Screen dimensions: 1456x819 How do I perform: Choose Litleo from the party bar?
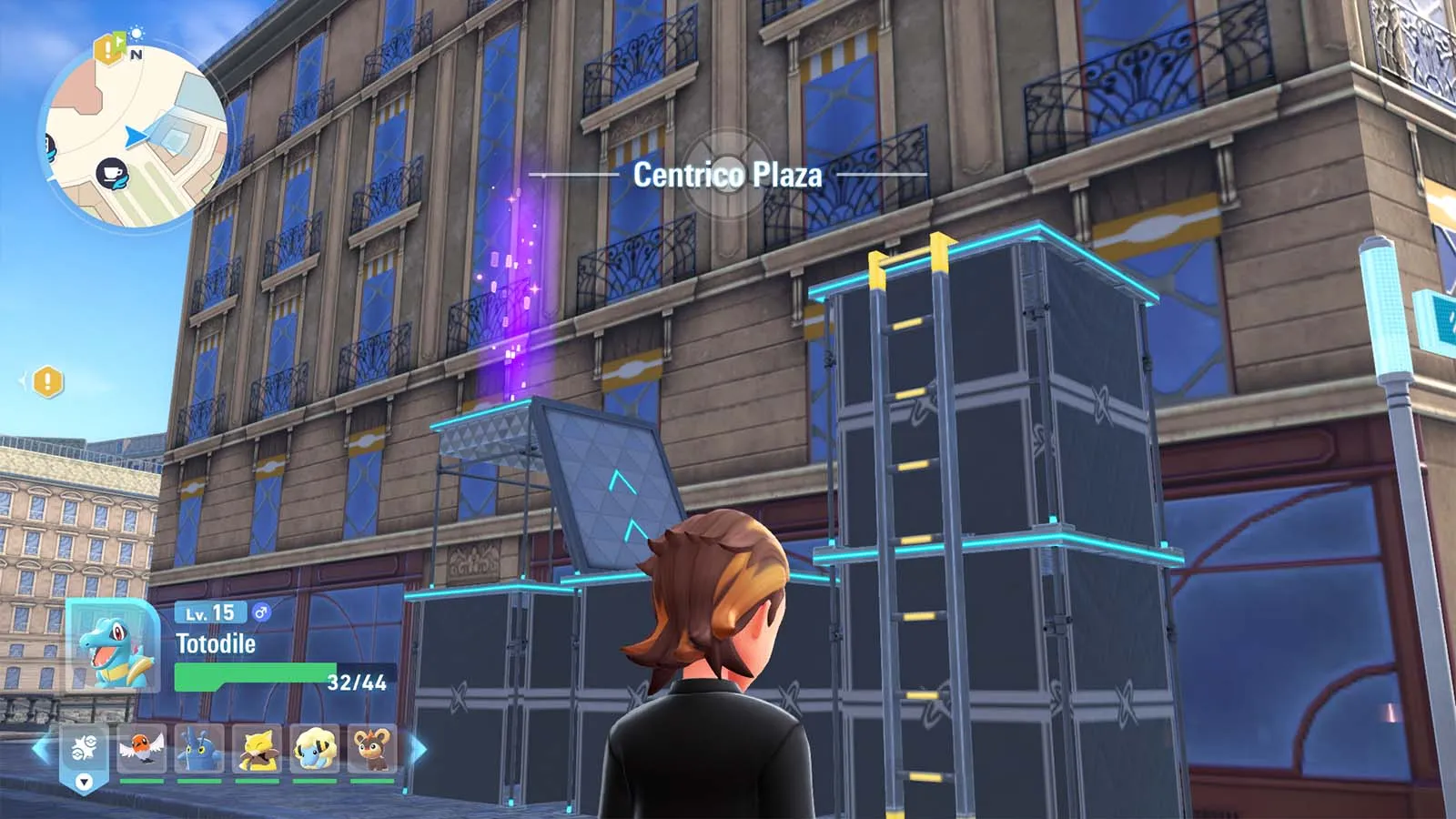[x=372, y=750]
